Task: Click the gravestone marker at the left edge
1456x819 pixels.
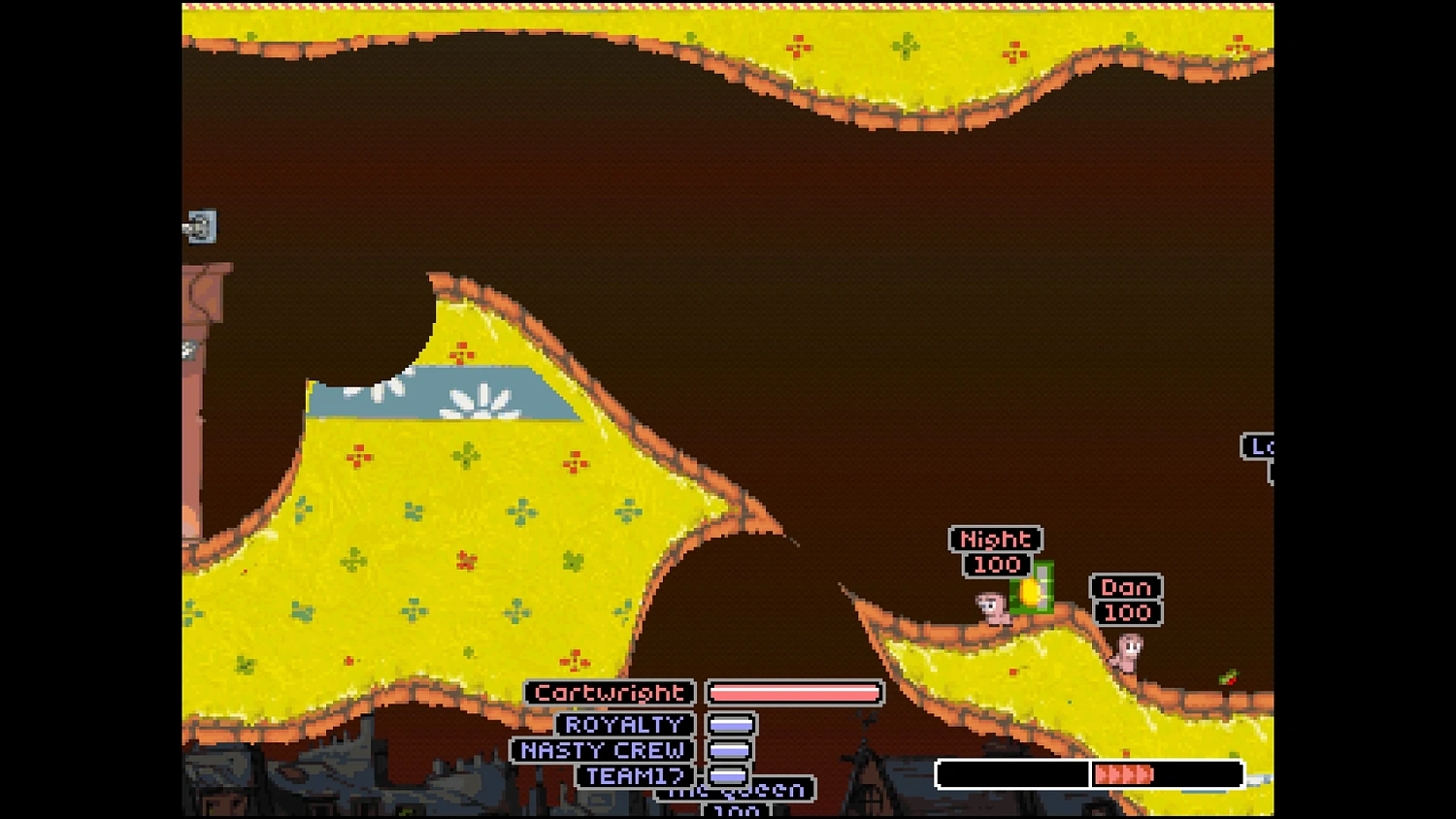Action: [x=201, y=225]
